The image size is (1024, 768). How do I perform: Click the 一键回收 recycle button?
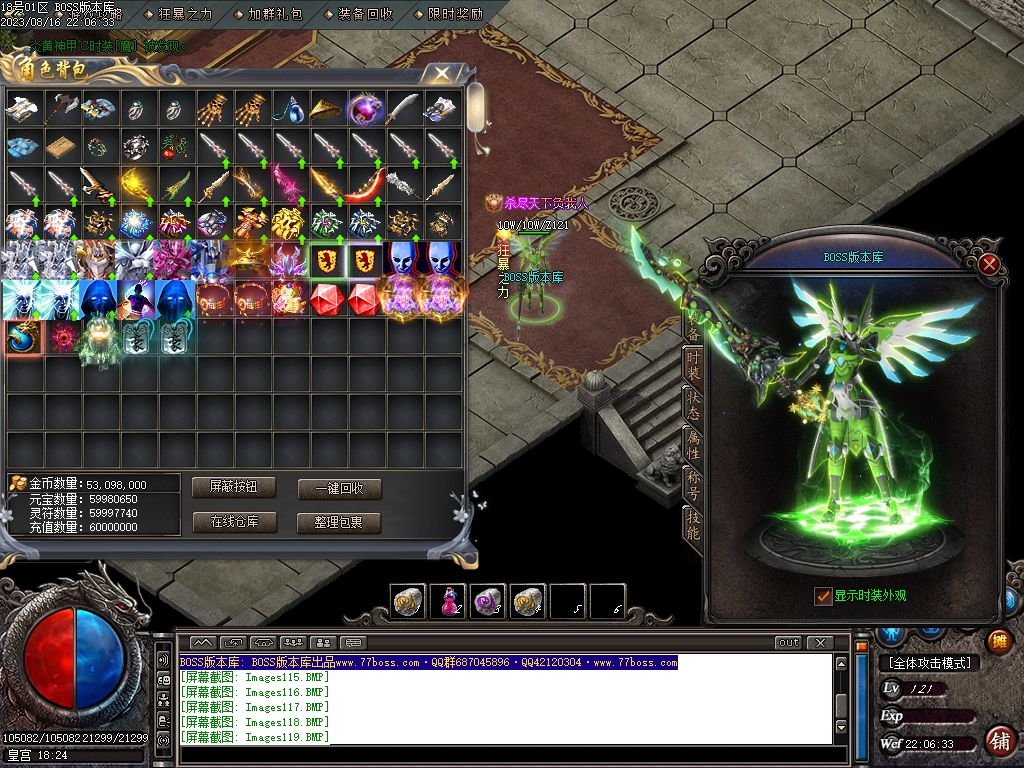pos(339,489)
